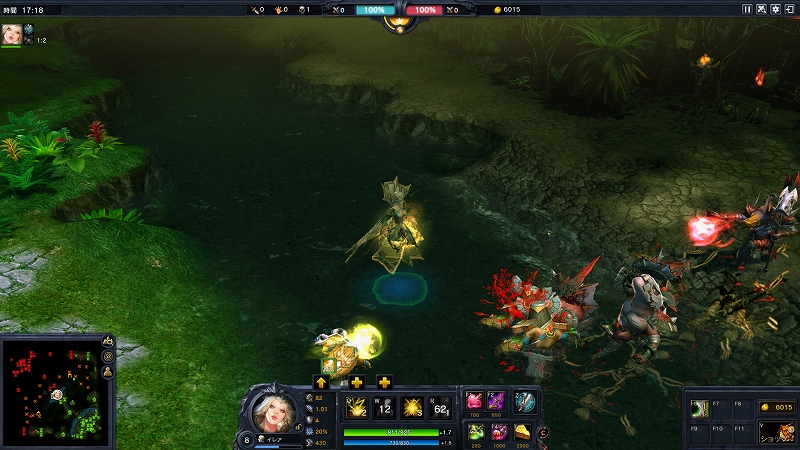Toggle the minimap terrain mountain button
800x450 pixels.
click(108, 341)
